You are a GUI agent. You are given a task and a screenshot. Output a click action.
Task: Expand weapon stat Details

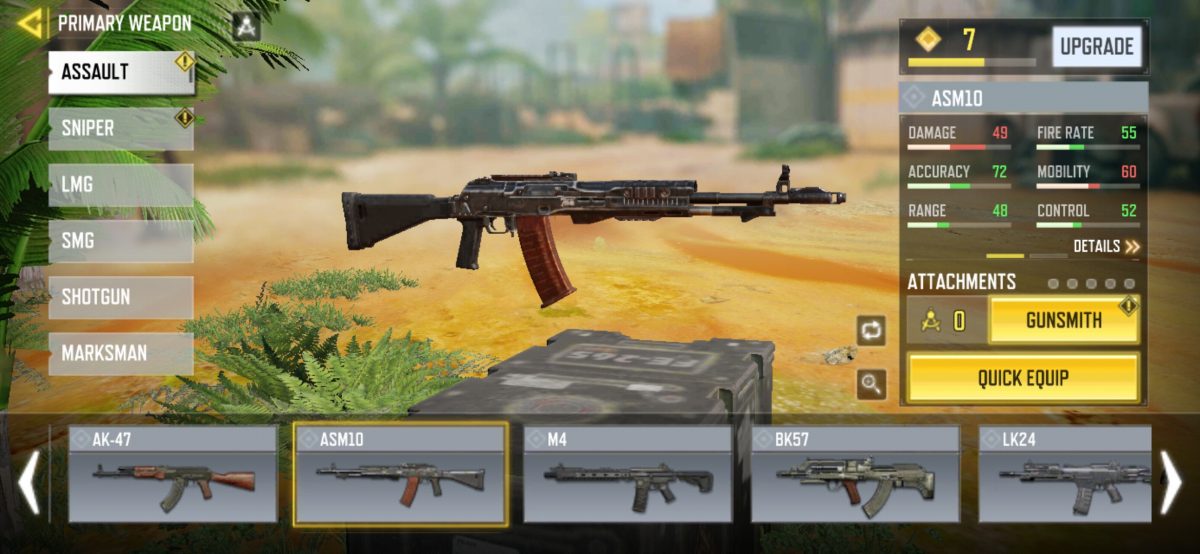coord(1106,246)
